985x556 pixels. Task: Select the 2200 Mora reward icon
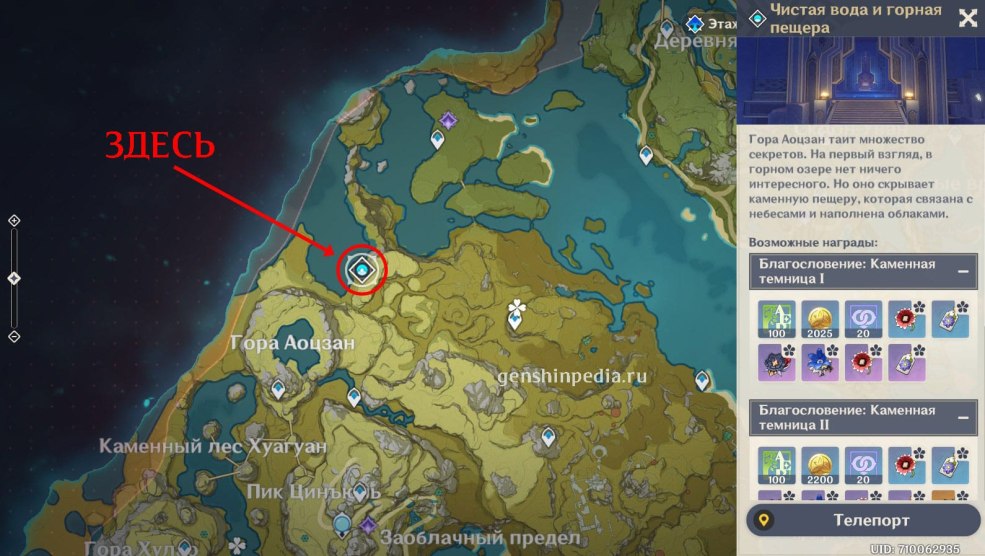(818, 464)
